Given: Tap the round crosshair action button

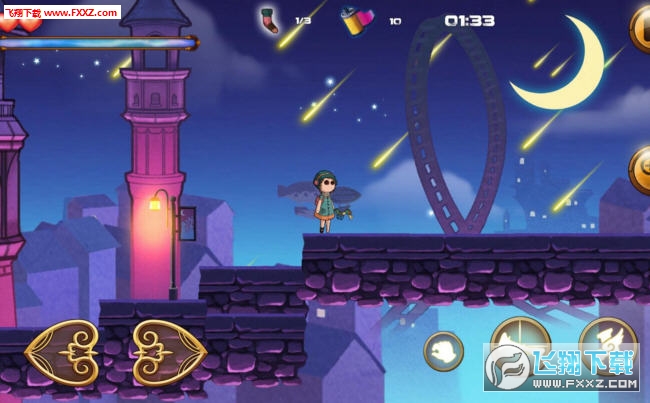Looking at the screenshot, I should (520, 340).
